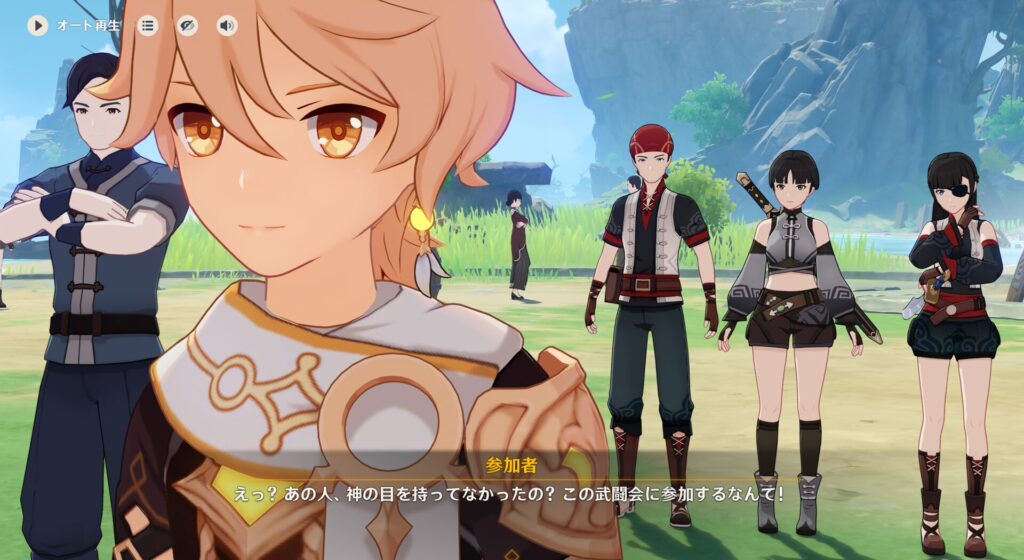1024x560 pixels.
Task: Toggle the オート再生 auto-play button
Action: pos(38,26)
